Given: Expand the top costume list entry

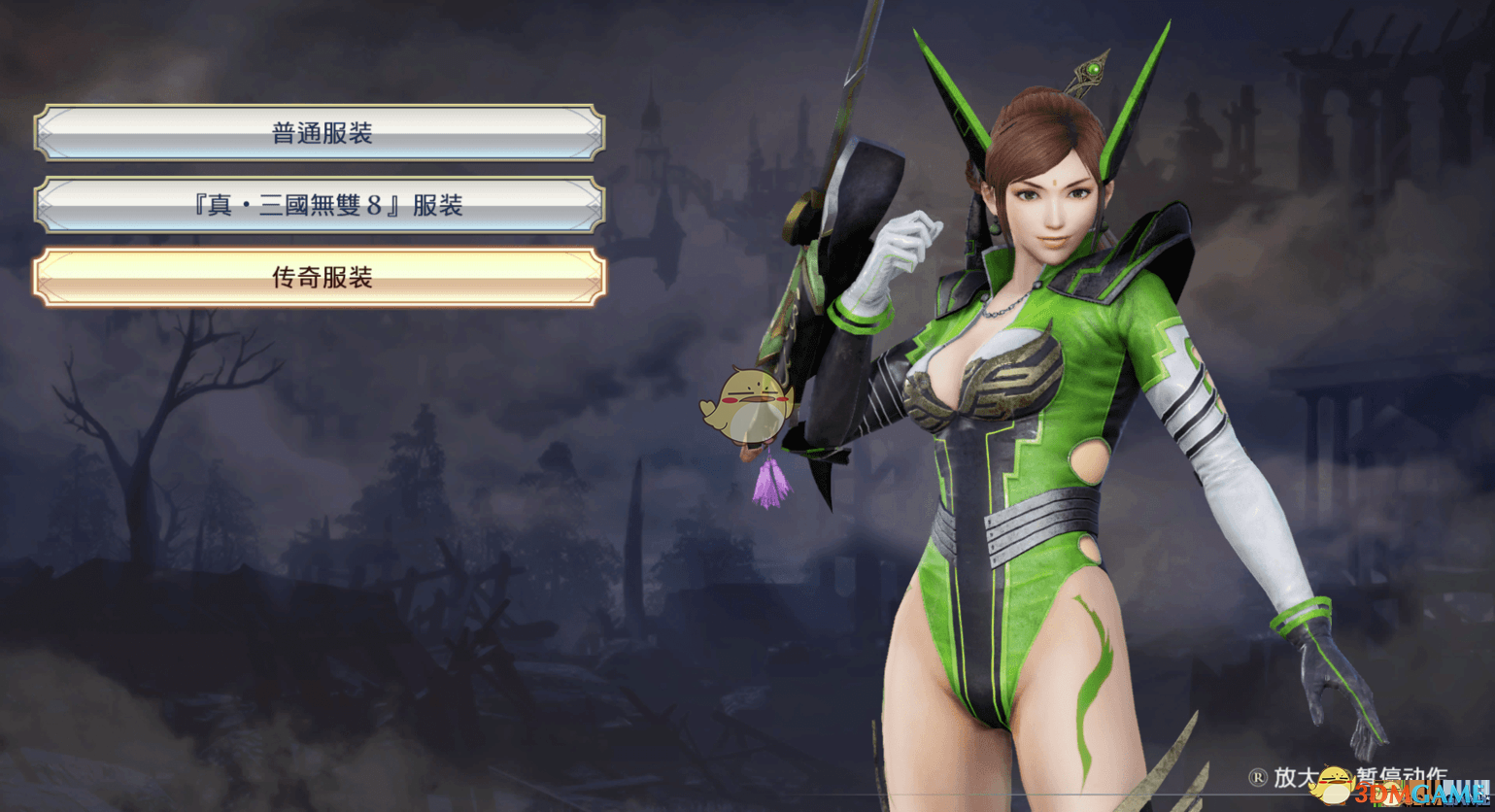Looking at the screenshot, I should pyautogui.click(x=321, y=132).
